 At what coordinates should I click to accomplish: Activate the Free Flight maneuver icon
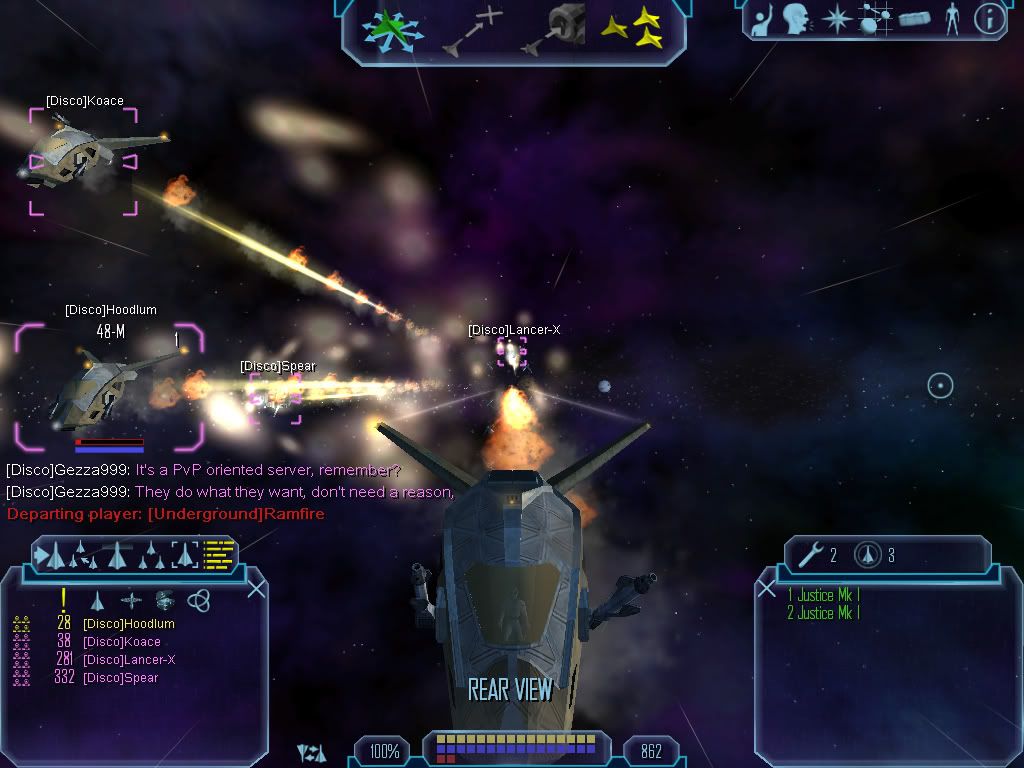(391, 27)
